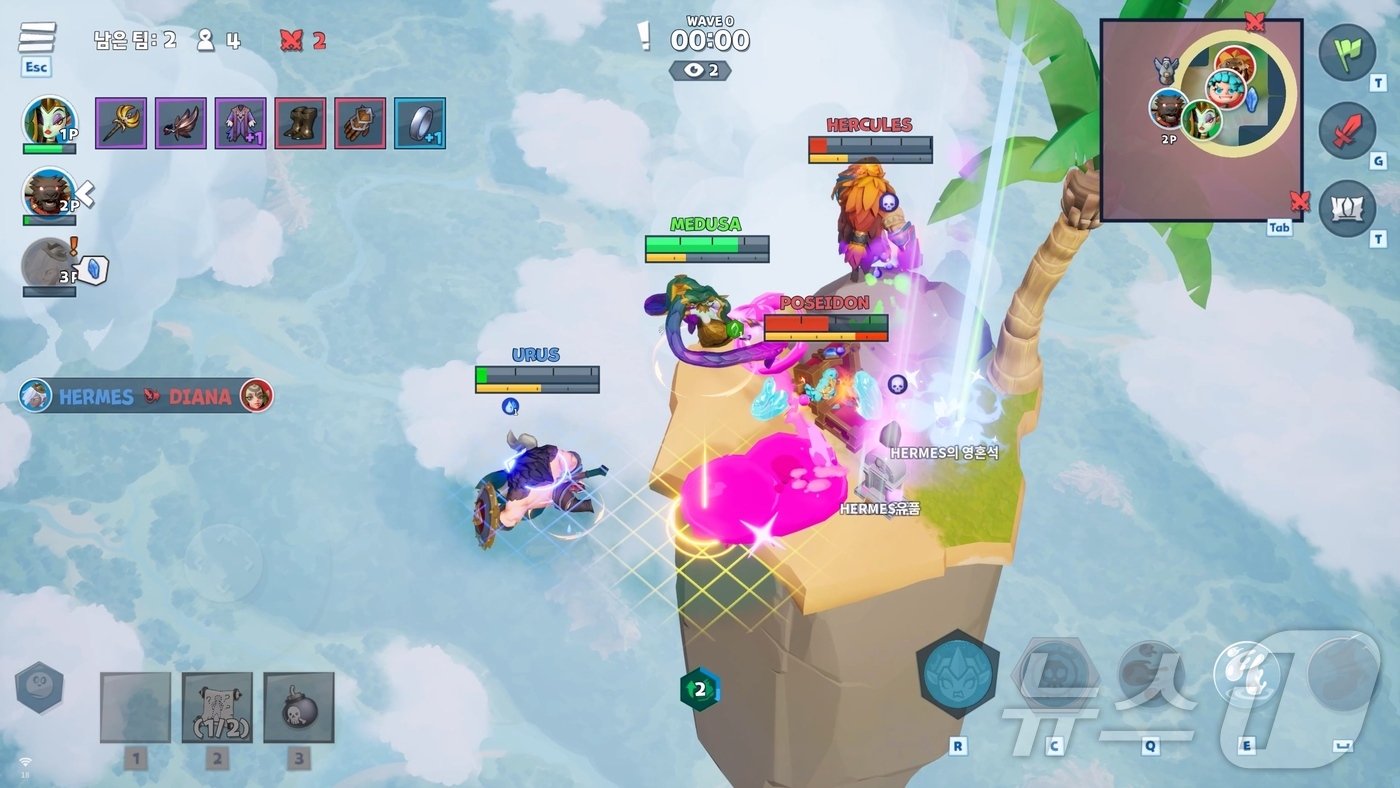This screenshot has width=1400, height=788.
Task: Toggle the spectator eye count indicator
Action: coord(700,70)
